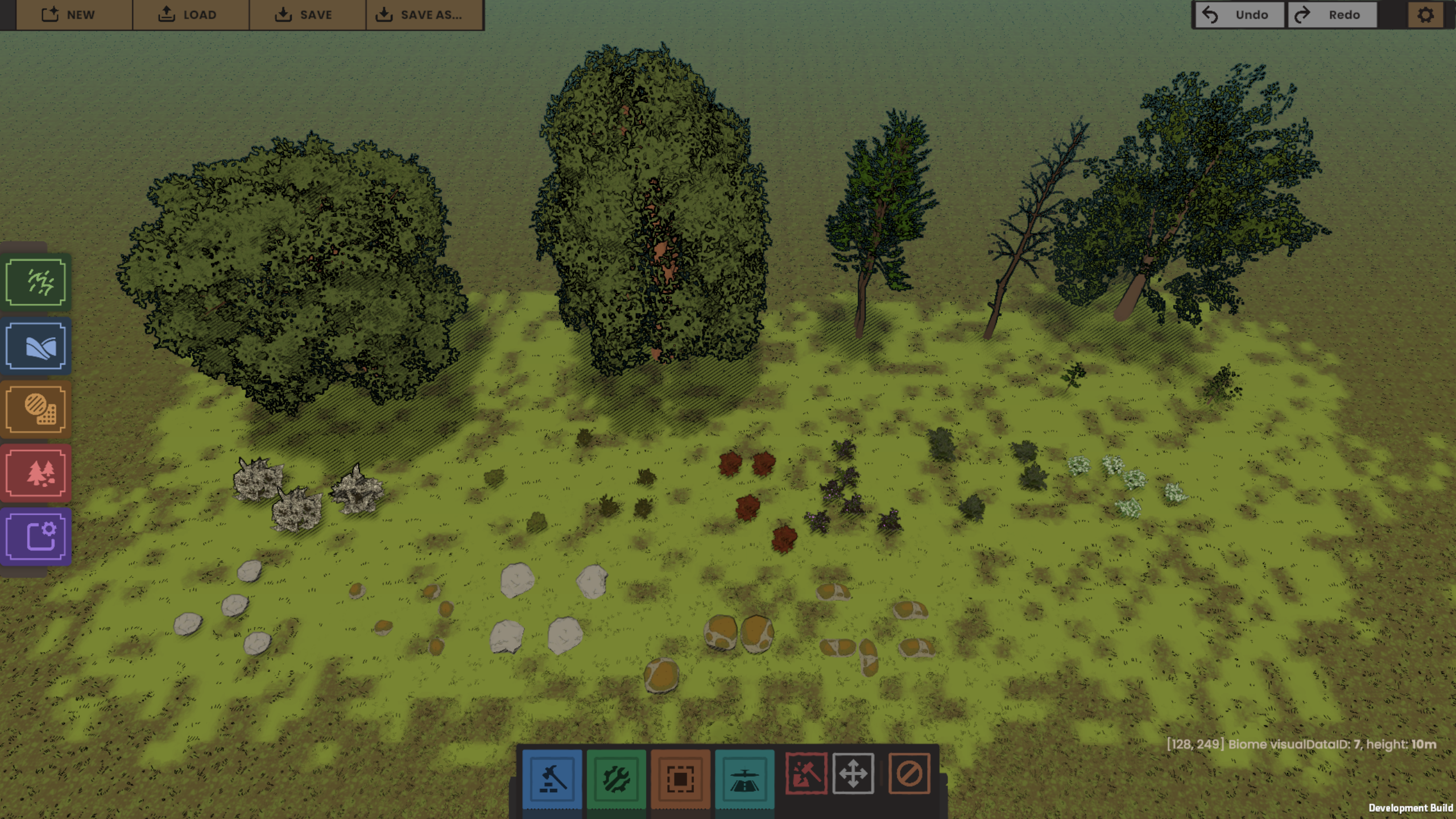Redo the reverted edit

(1332, 15)
